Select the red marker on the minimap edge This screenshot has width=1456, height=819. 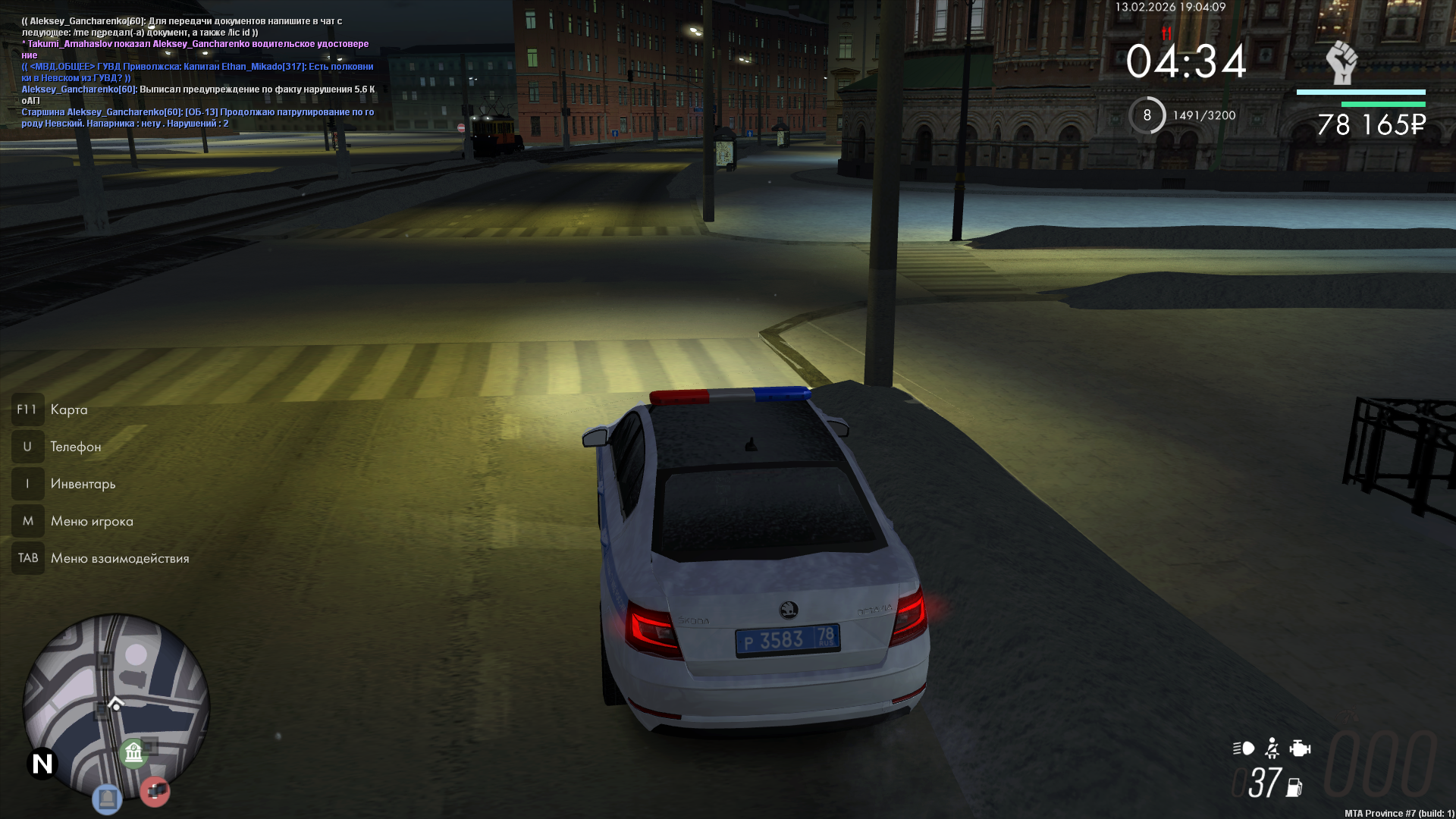click(x=155, y=792)
